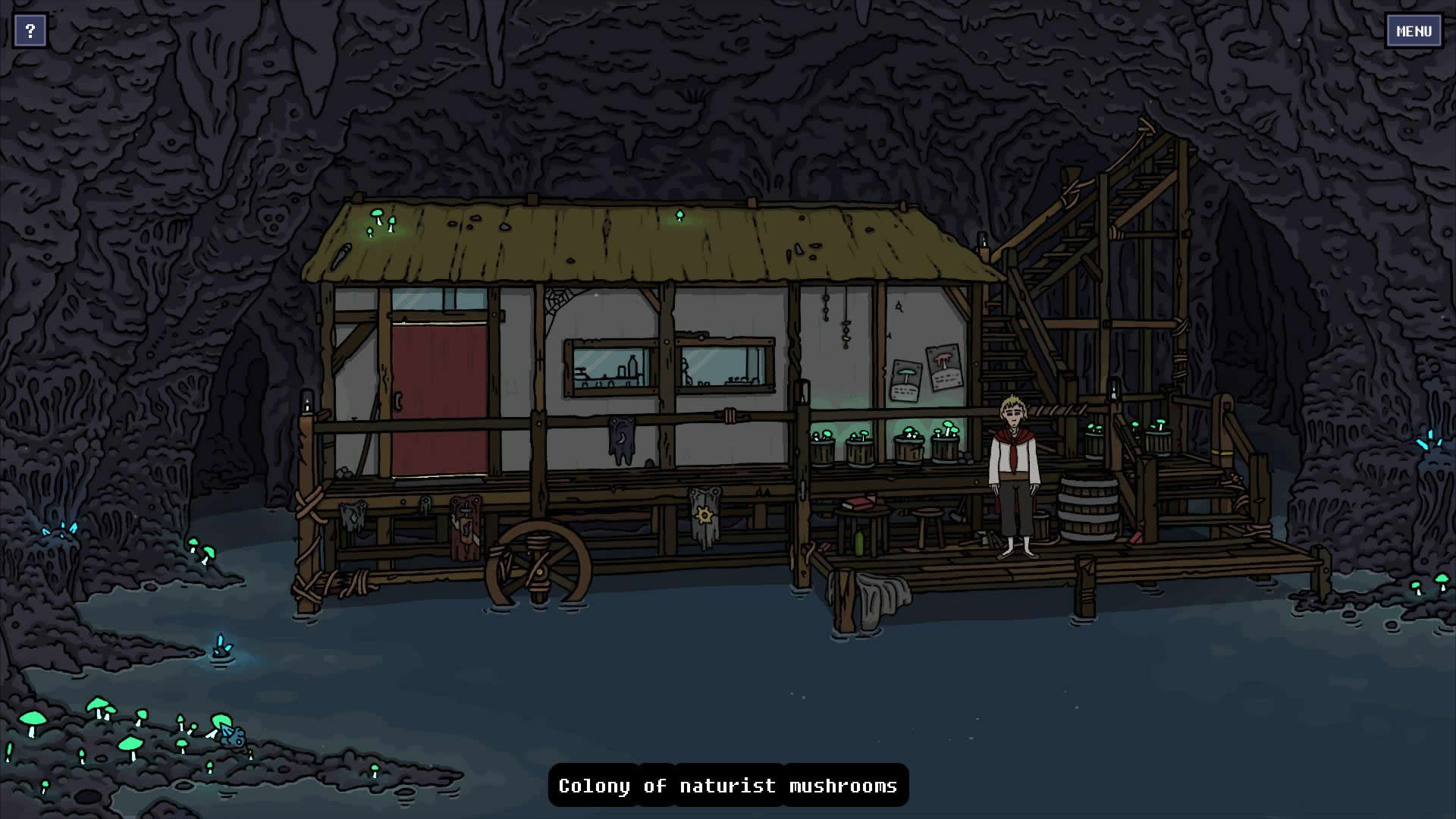Viewport: 1456px width, 819px height.
Task: Click the question mark help button
Action: tap(30, 31)
